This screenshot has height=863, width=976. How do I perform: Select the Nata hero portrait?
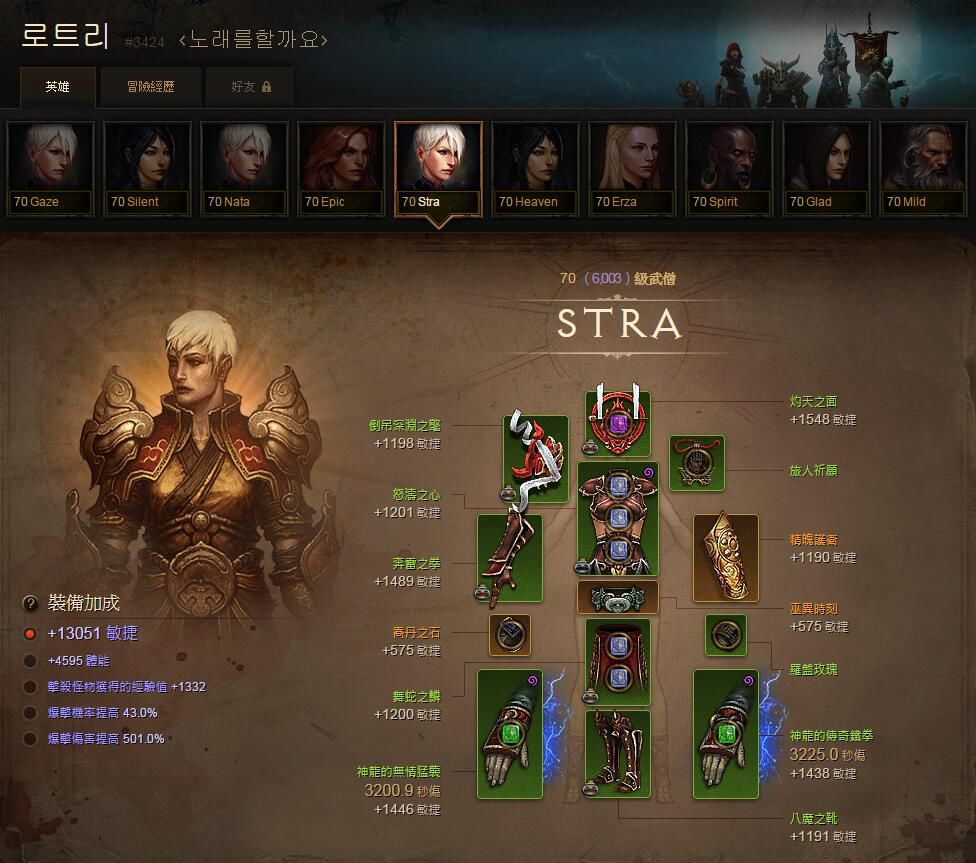click(x=244, y=168)
